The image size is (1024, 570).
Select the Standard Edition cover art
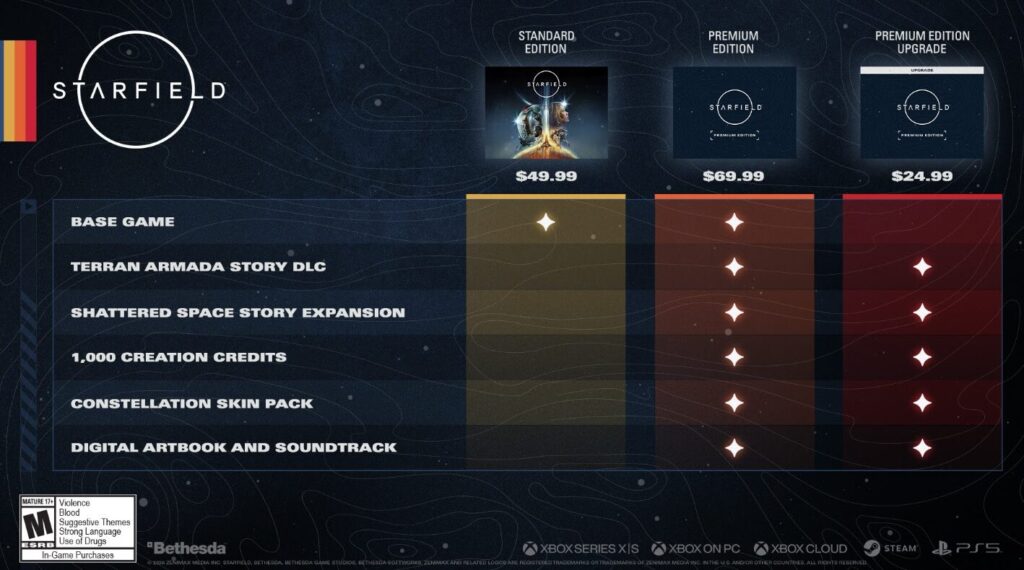tap(546, 112)
